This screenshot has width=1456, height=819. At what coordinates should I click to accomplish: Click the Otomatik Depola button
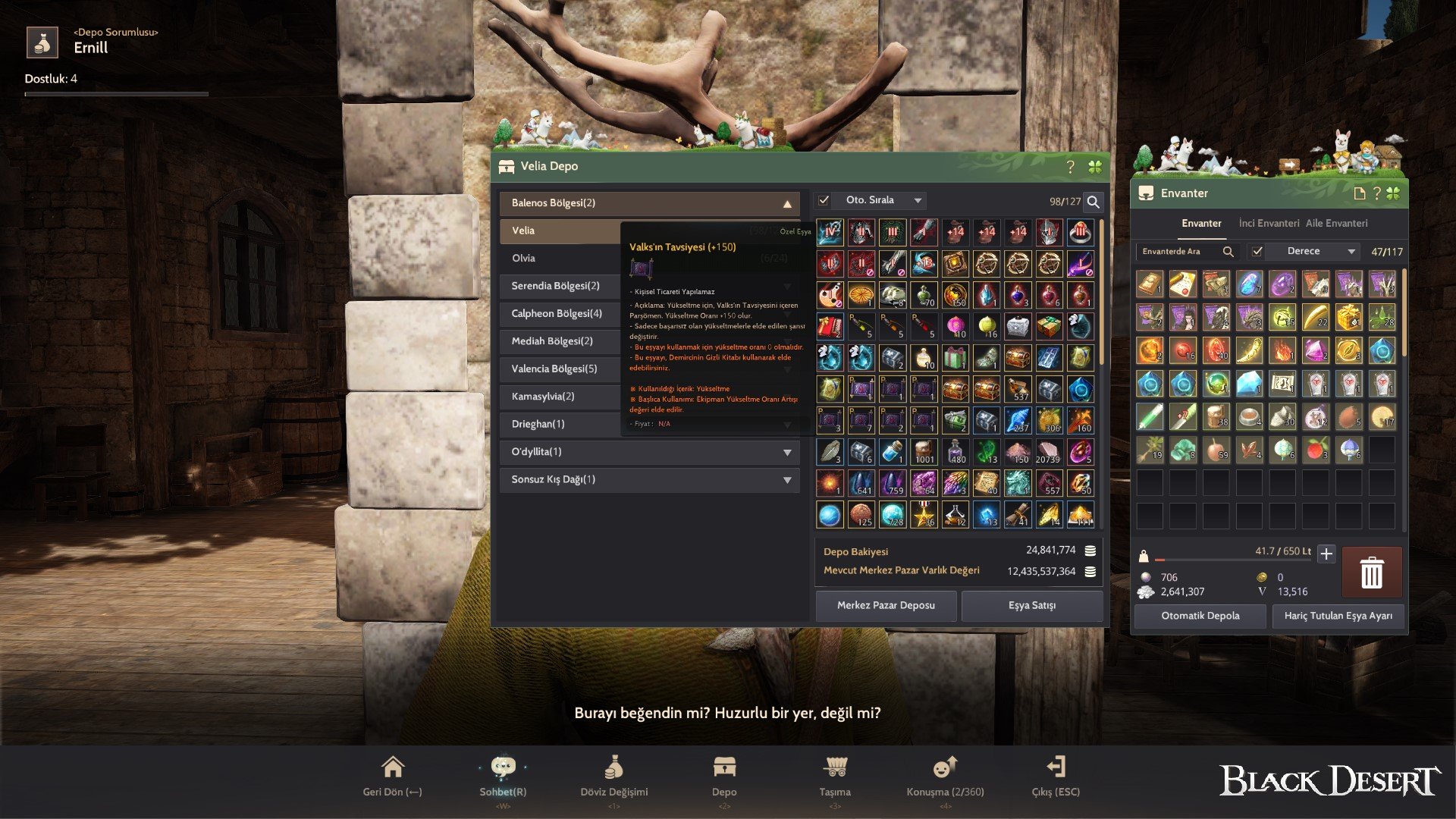point(1200,616)
